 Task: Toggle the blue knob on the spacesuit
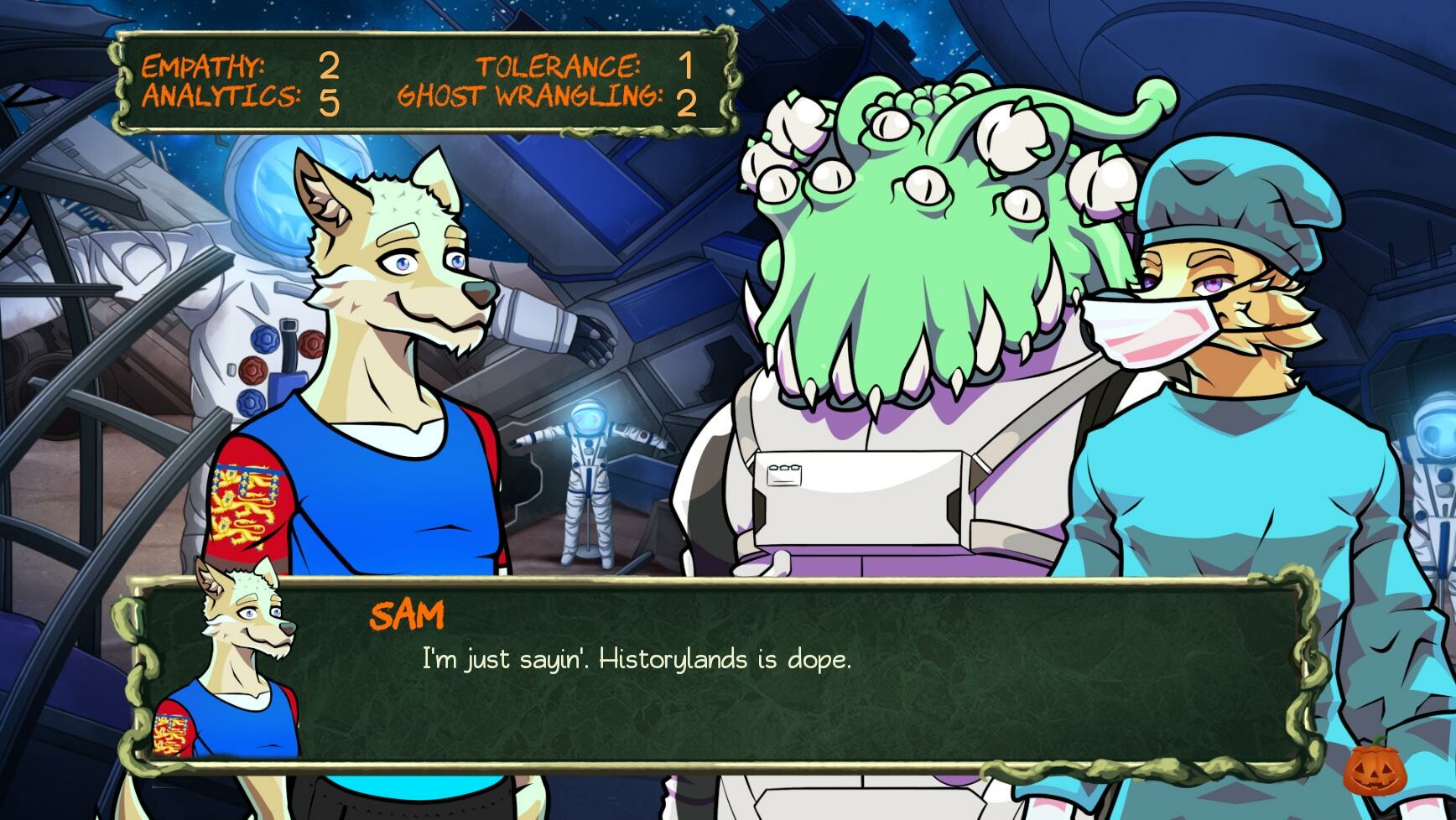pos(265,339)
